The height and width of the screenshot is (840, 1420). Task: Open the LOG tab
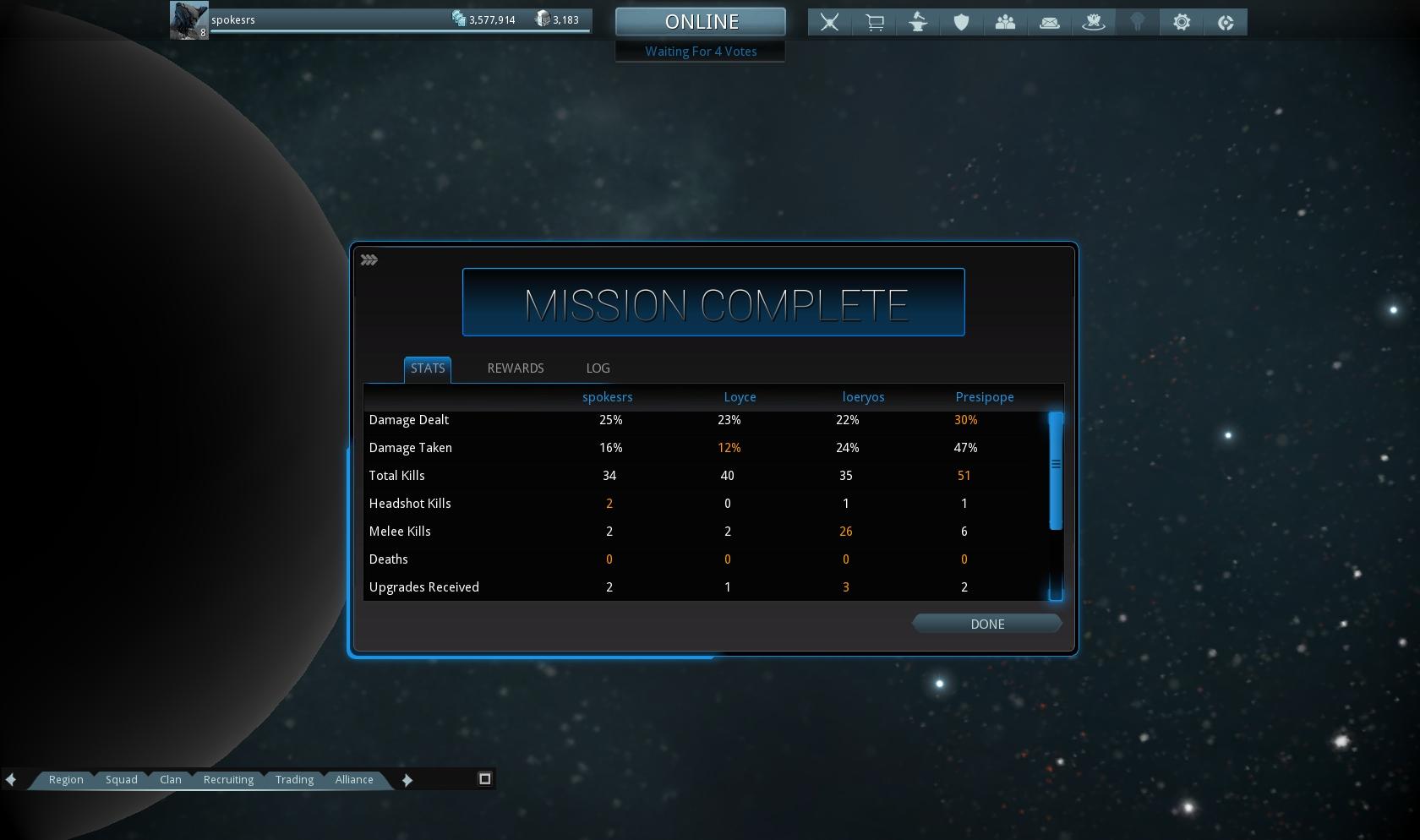click(598, 368)
